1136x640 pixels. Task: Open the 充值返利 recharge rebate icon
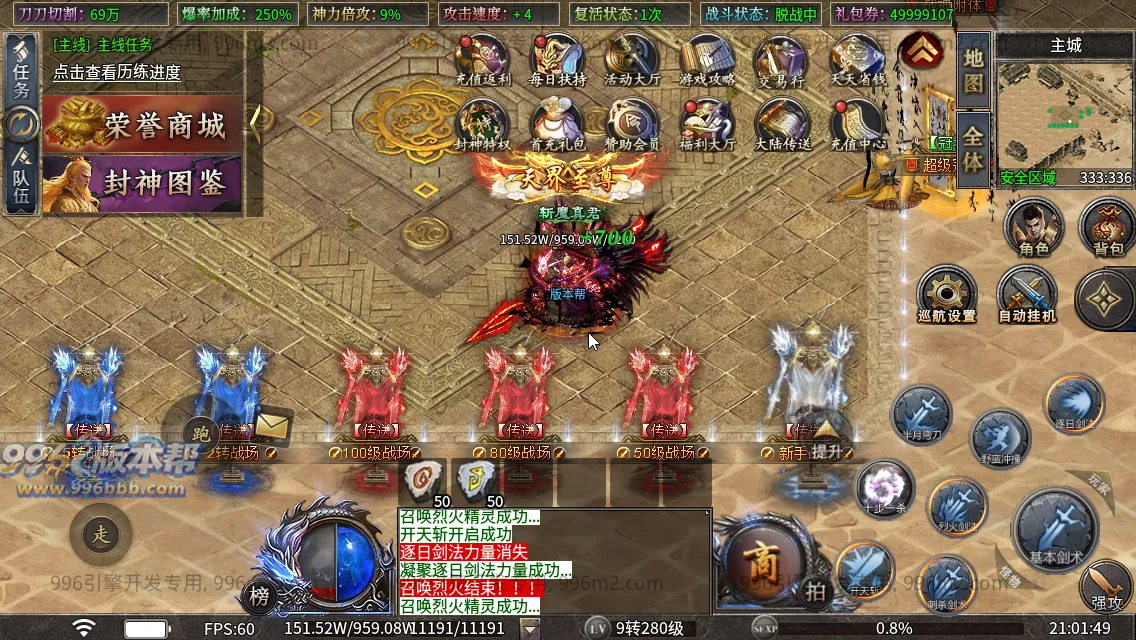pos(483,60)
